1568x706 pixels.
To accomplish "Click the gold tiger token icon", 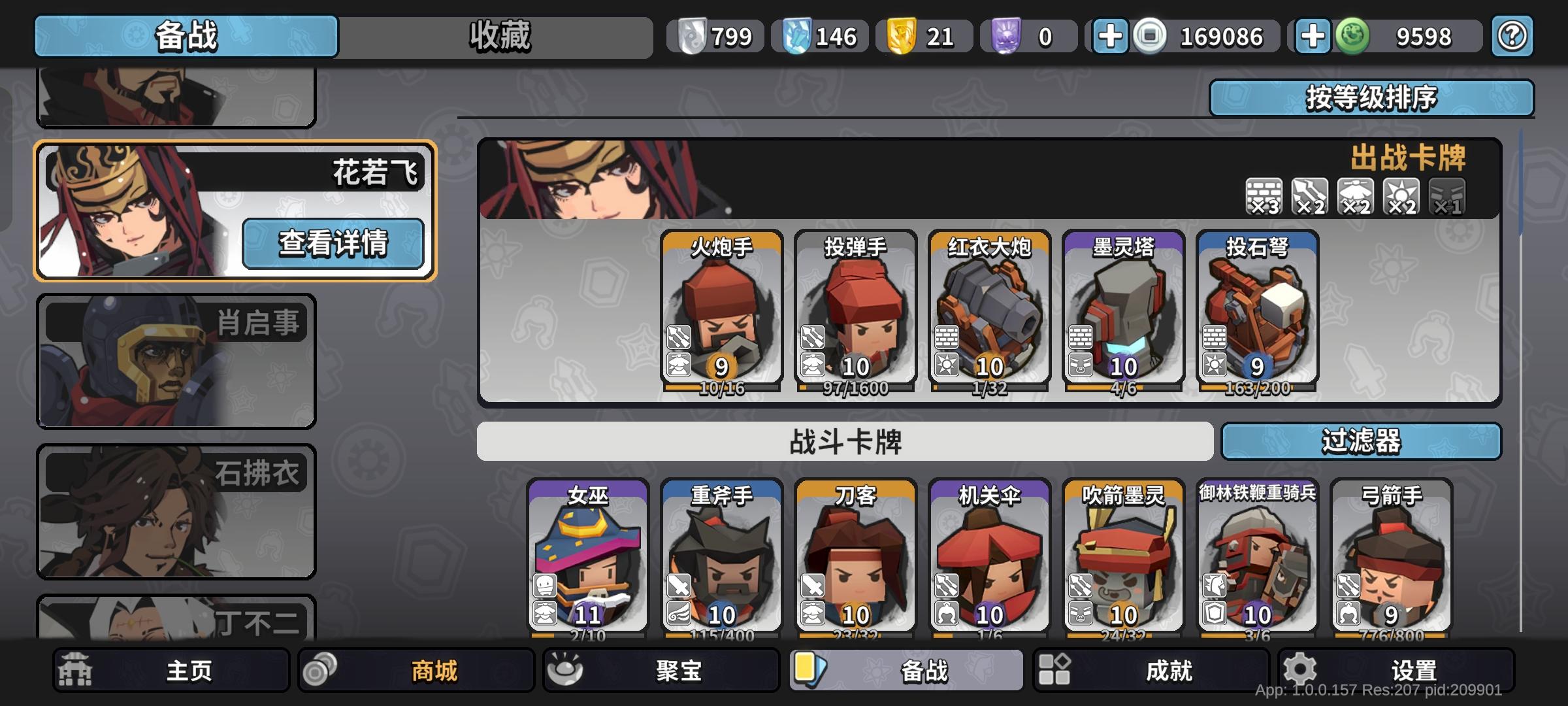I will tap(903, 37).
